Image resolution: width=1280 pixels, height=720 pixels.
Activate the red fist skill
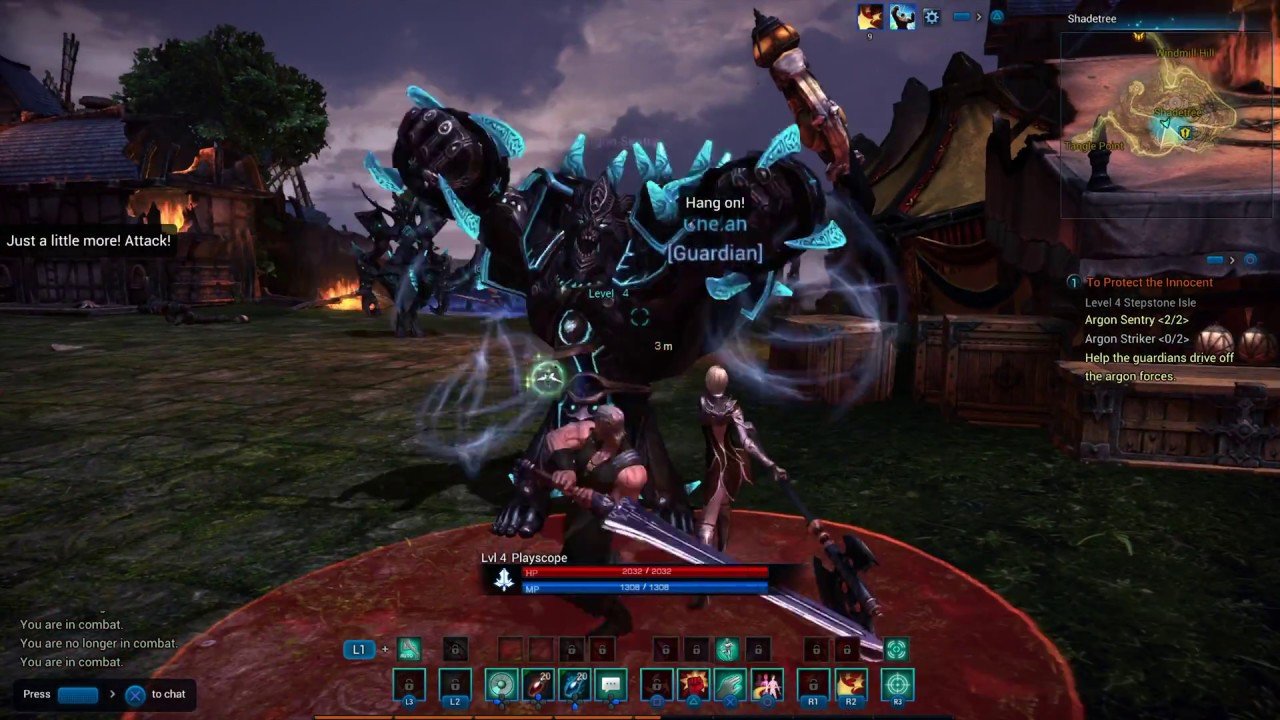pyautogui.click(x=694, y=685)
